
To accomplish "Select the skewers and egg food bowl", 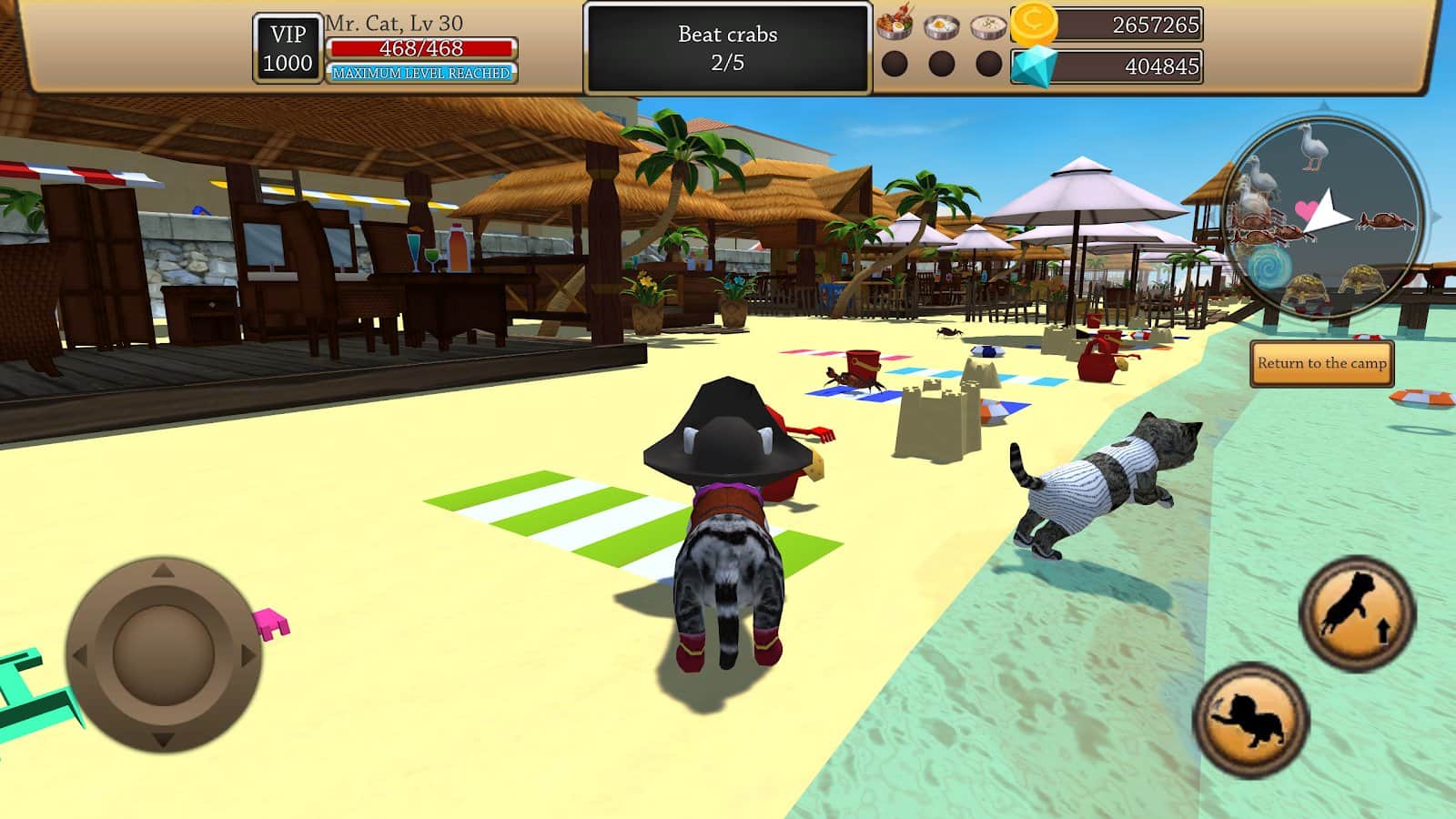I will (895, 24).
